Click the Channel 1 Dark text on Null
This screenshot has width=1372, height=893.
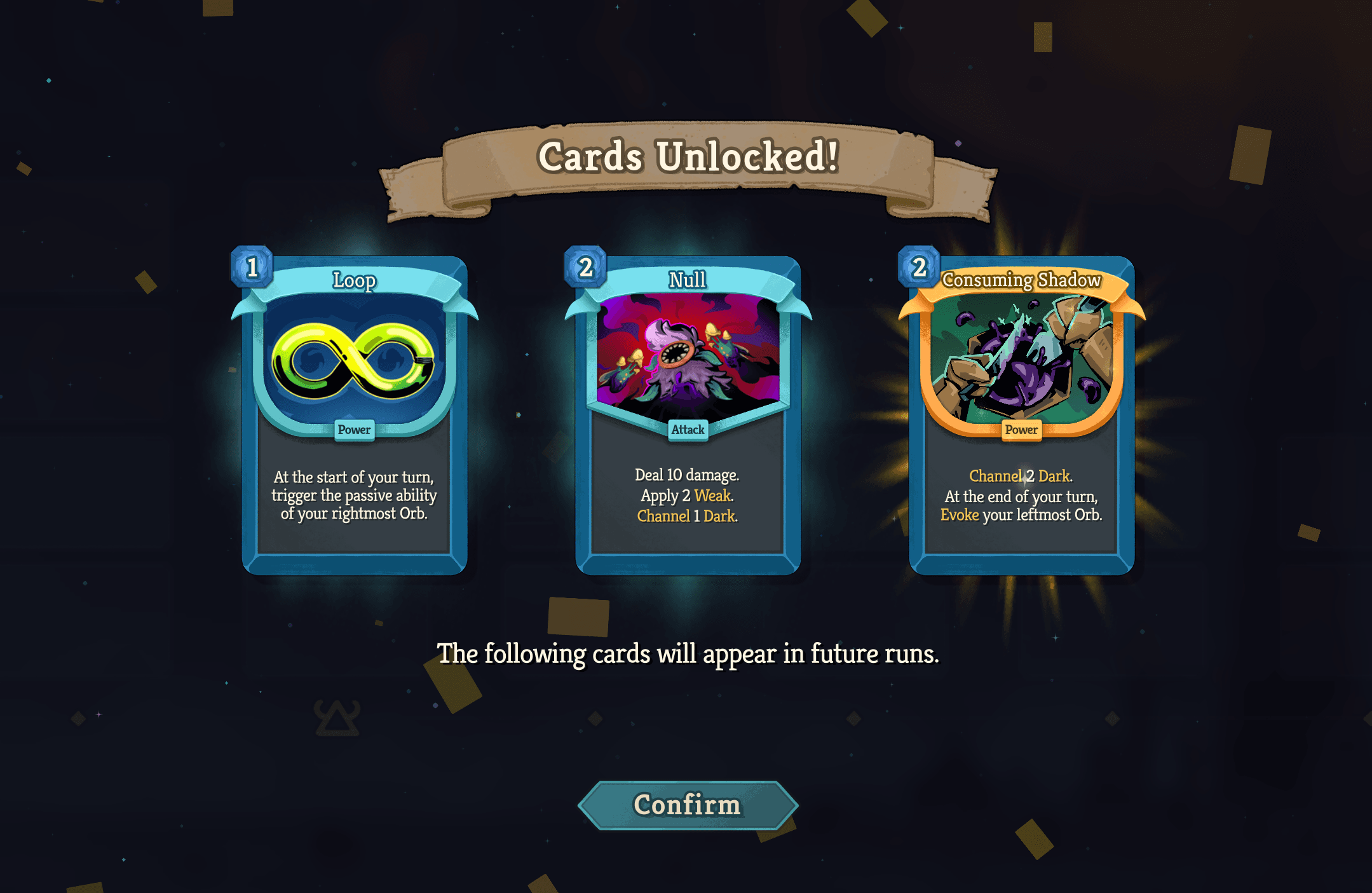point(687,516)
